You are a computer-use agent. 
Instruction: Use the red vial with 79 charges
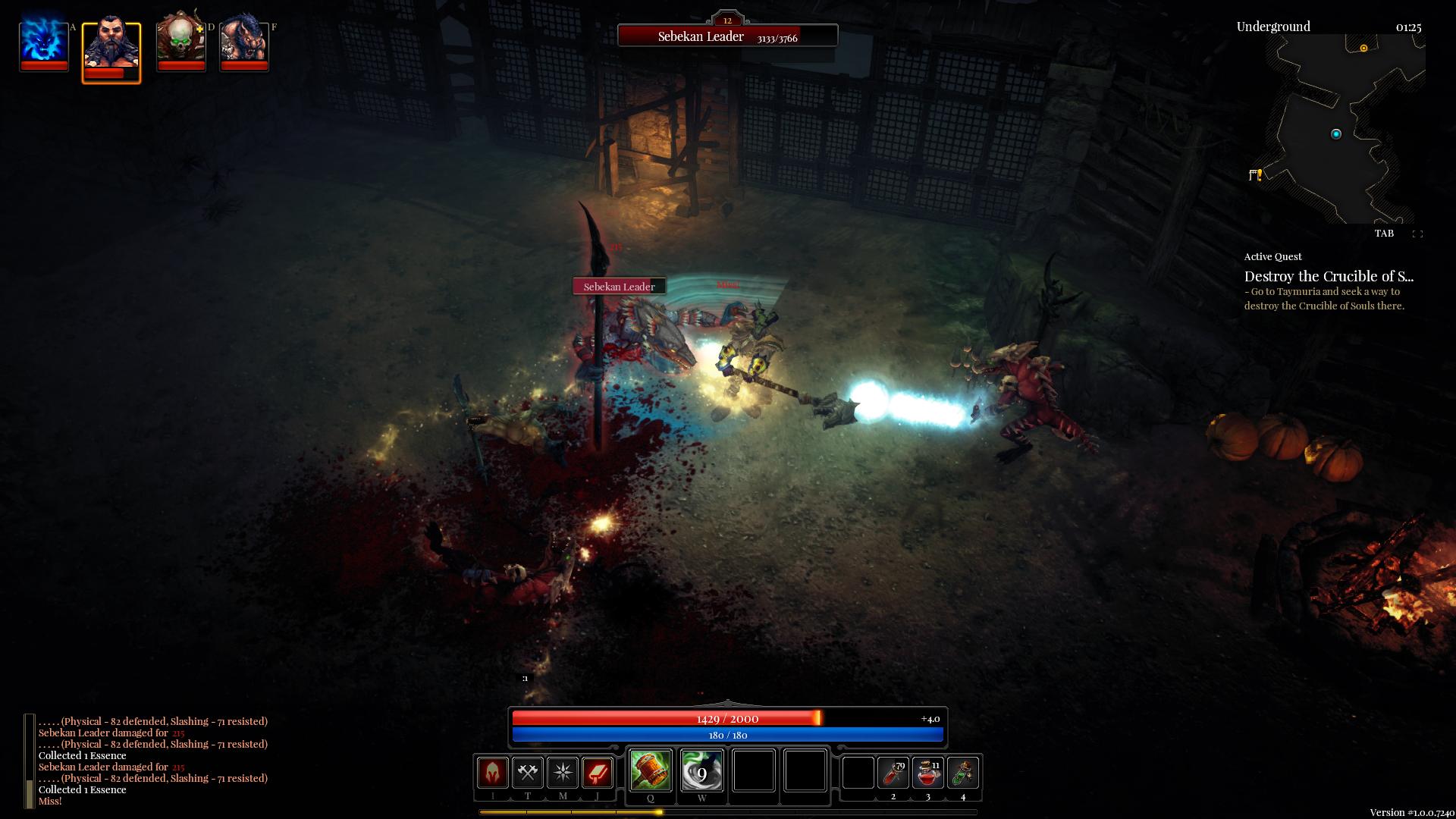[x=893, y=773]
